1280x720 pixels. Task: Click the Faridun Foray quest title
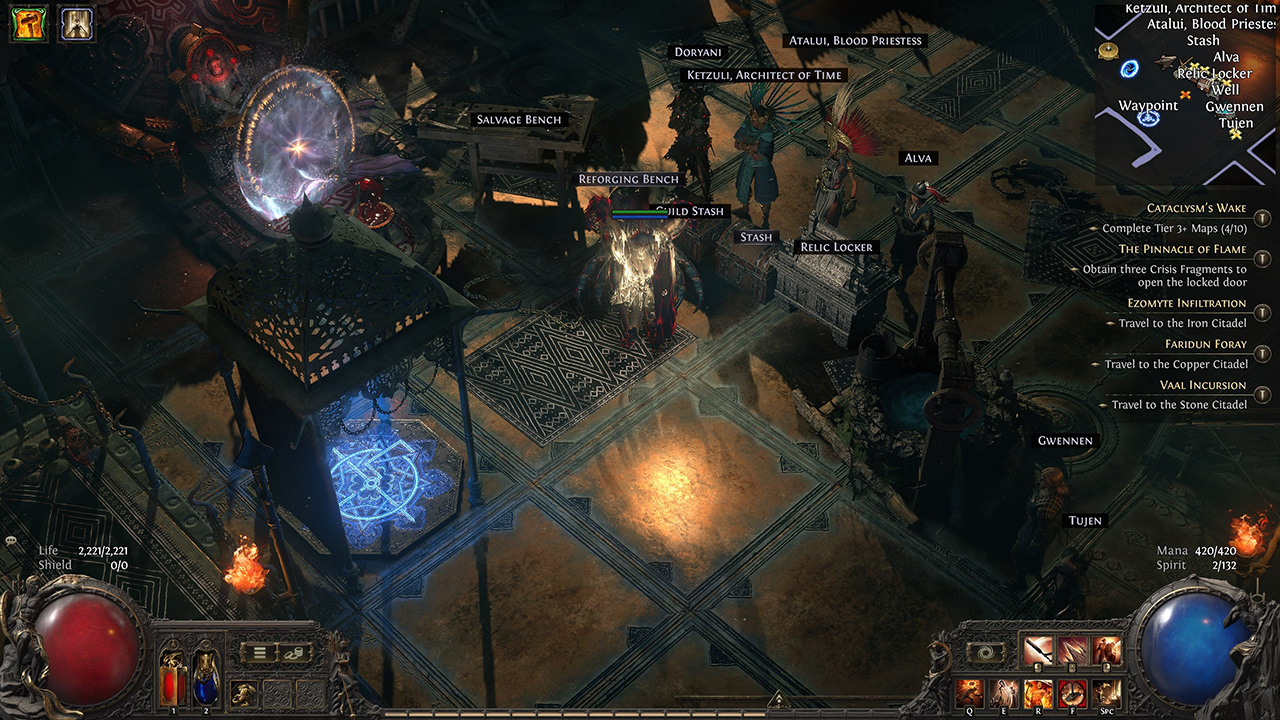(x=1205, y=344)
